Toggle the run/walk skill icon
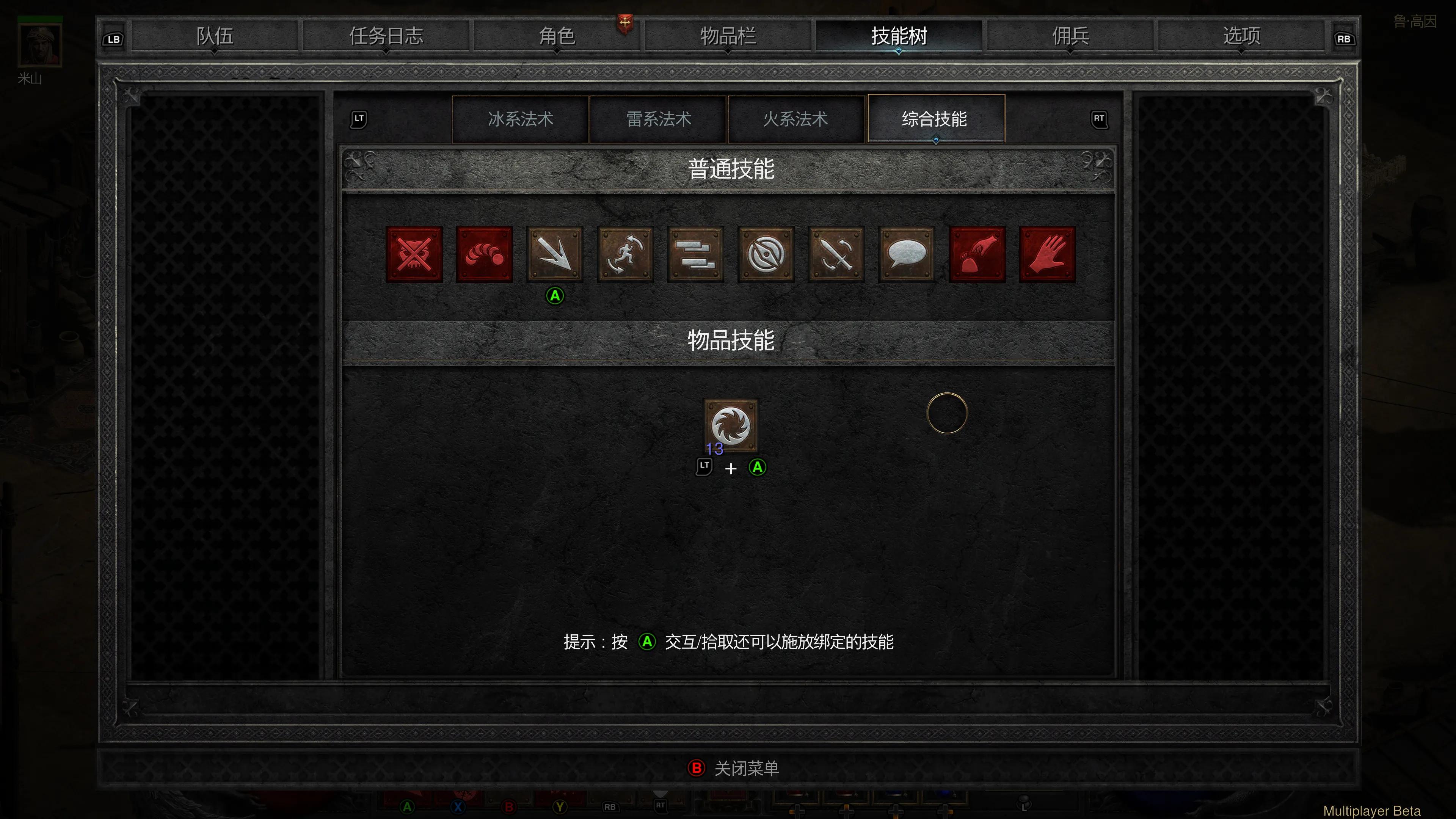This screenshot has height=819, width=1456. point(624,254)
